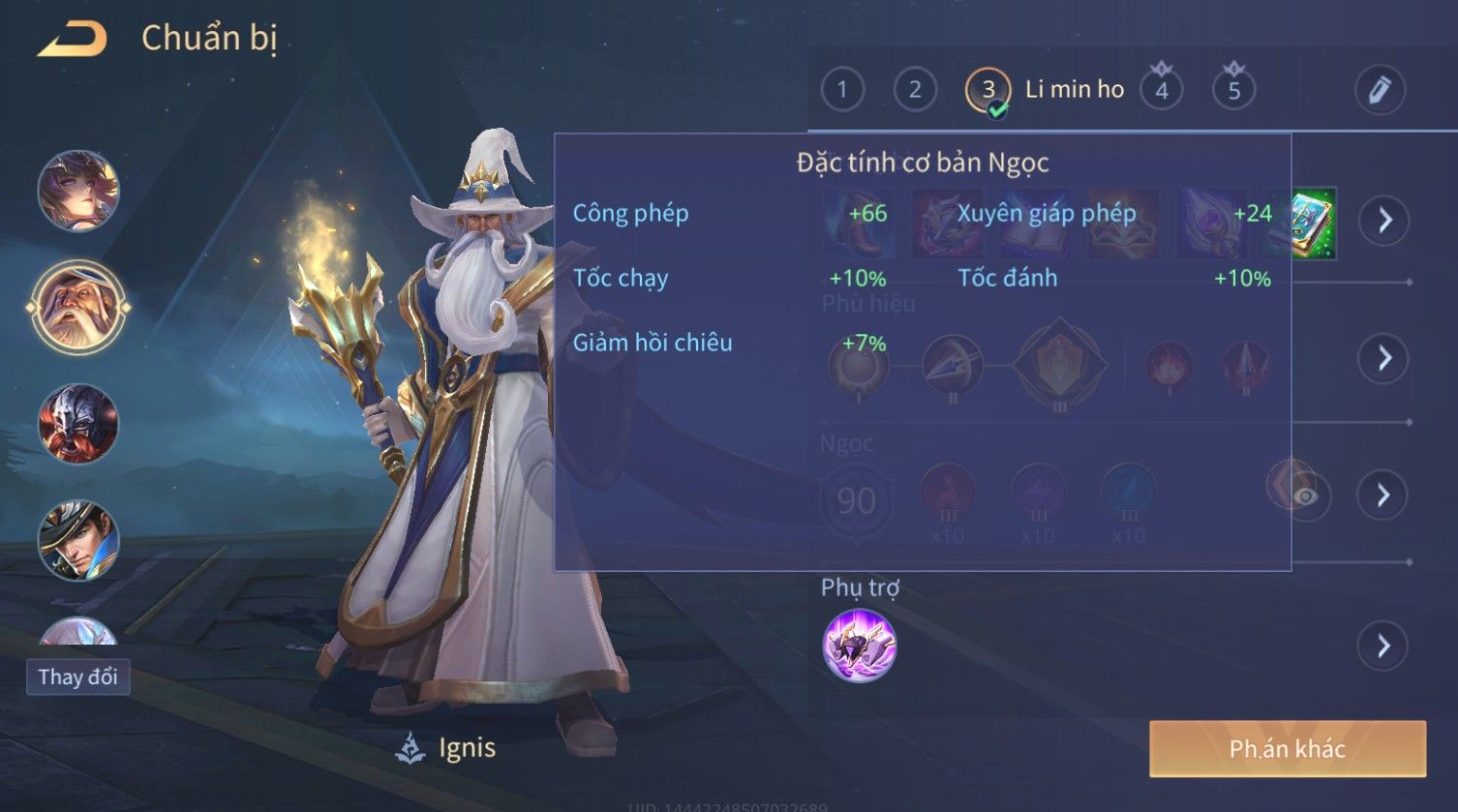This screenshot has width=1458, height=812.
Task: Select the female hero portrait
Action: 78,191
